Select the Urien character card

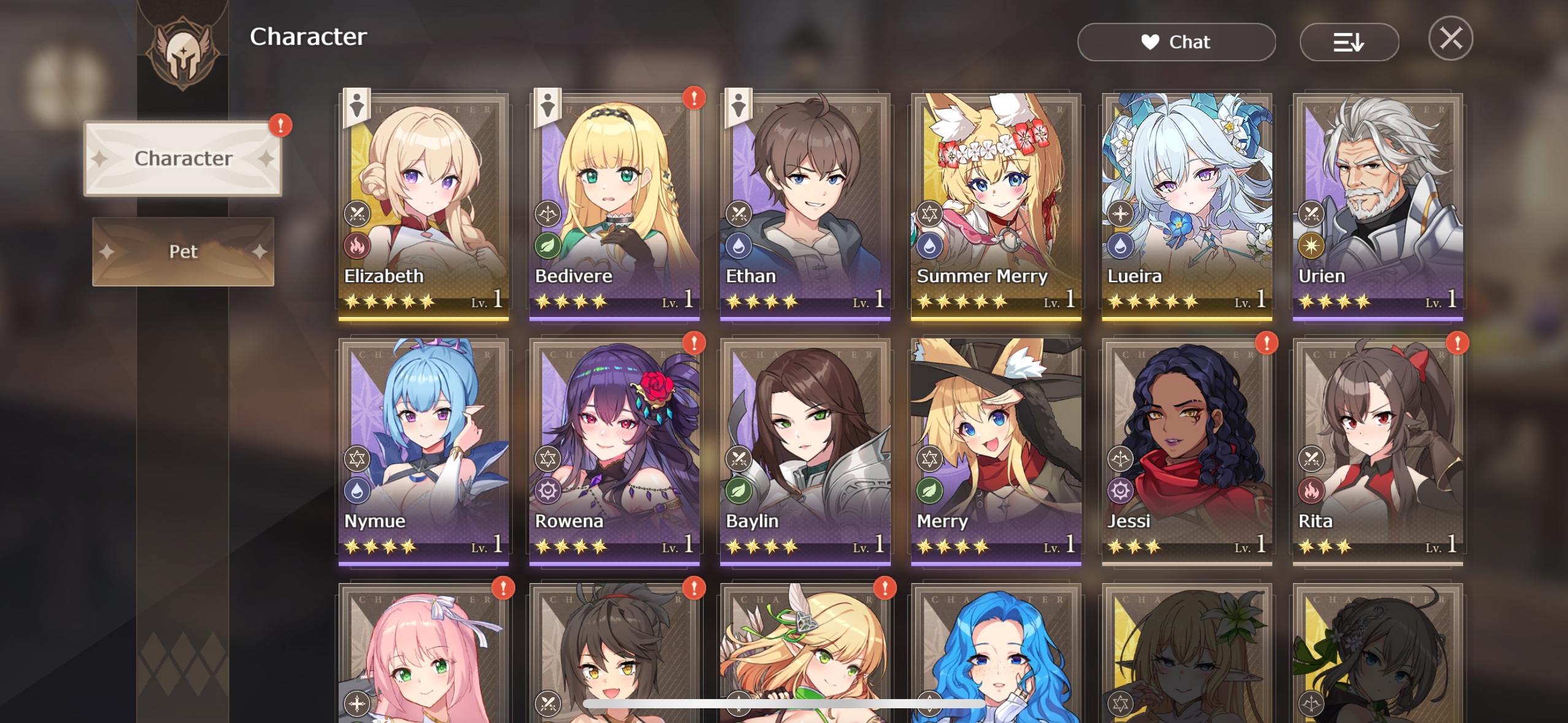pyautogui.click(x=1377, y=205)
